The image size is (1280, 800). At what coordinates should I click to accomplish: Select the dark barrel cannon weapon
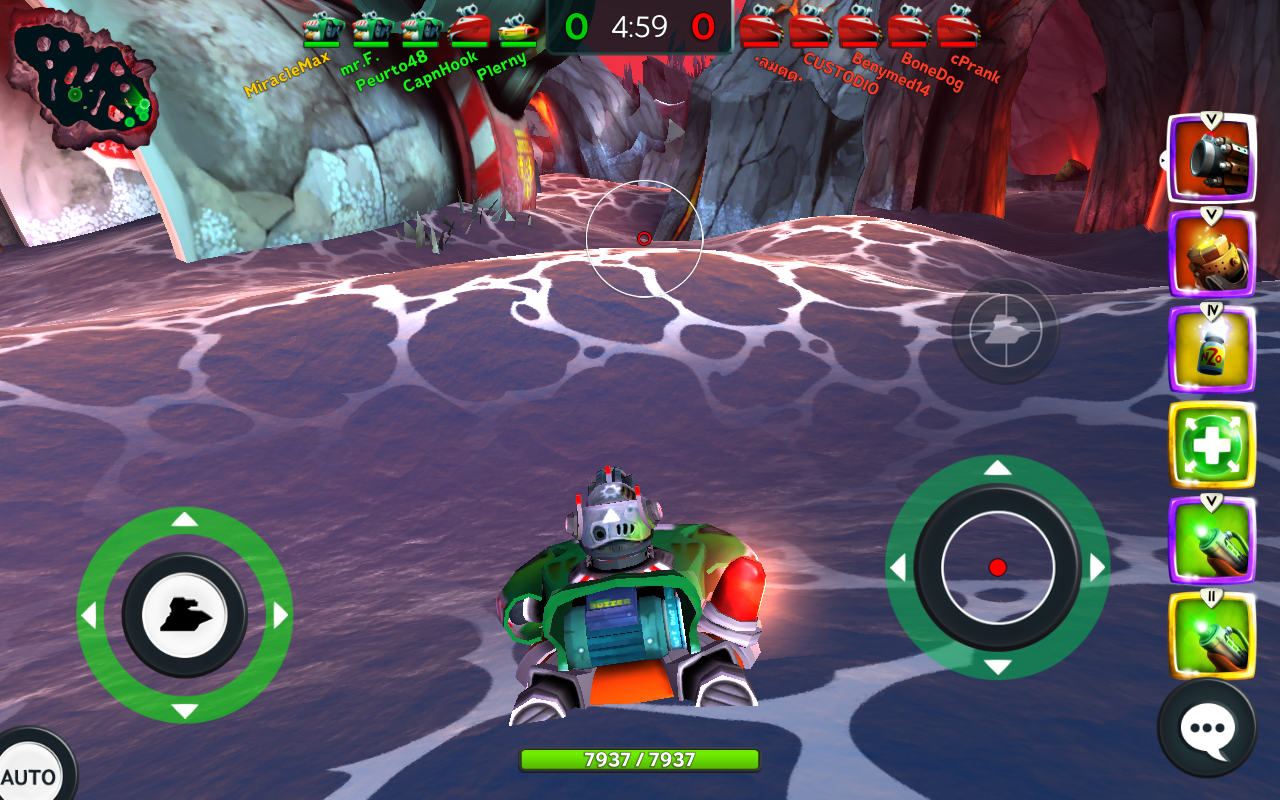coord(1211,160)
